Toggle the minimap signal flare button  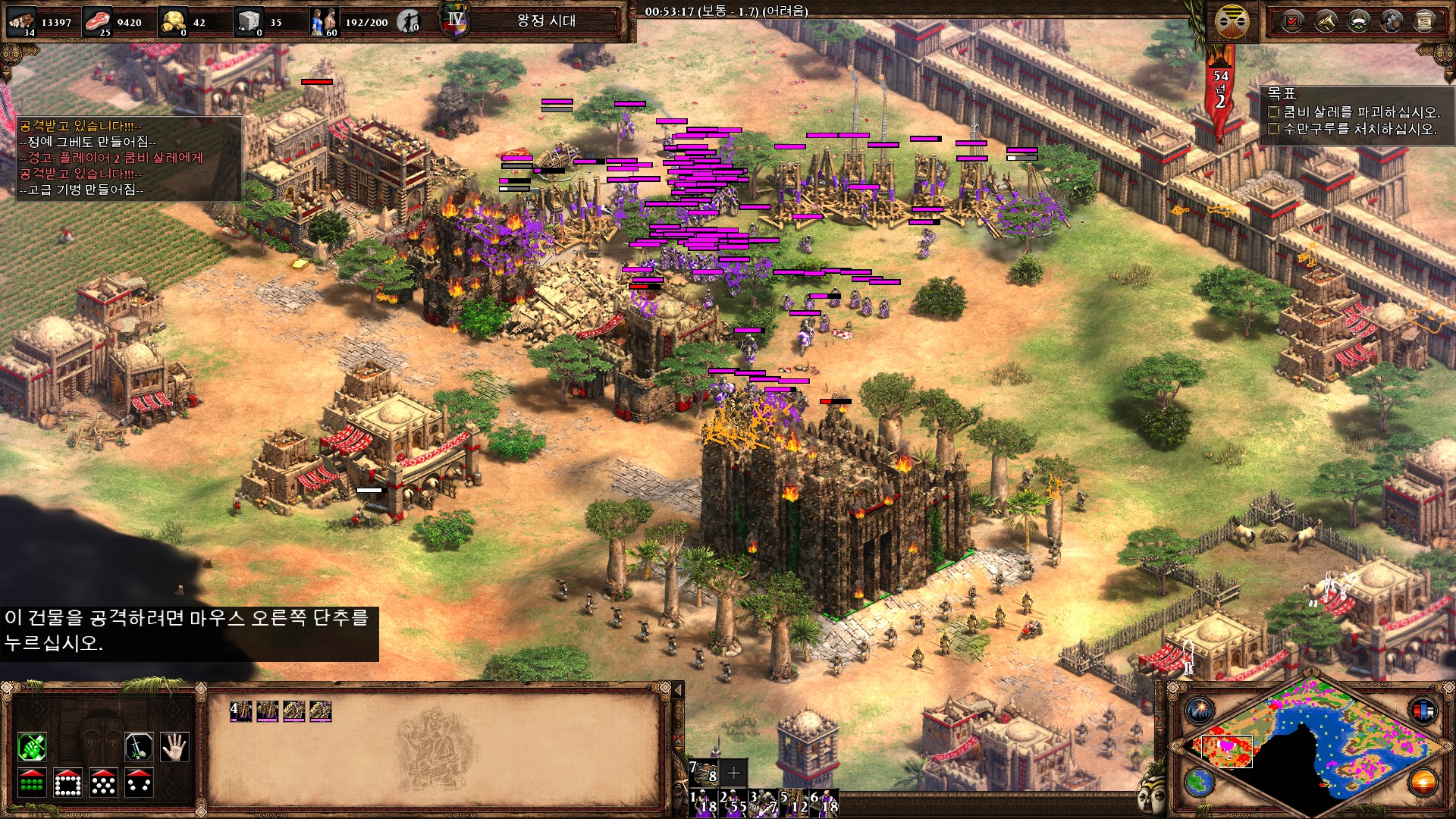(x=1200, y=711)
